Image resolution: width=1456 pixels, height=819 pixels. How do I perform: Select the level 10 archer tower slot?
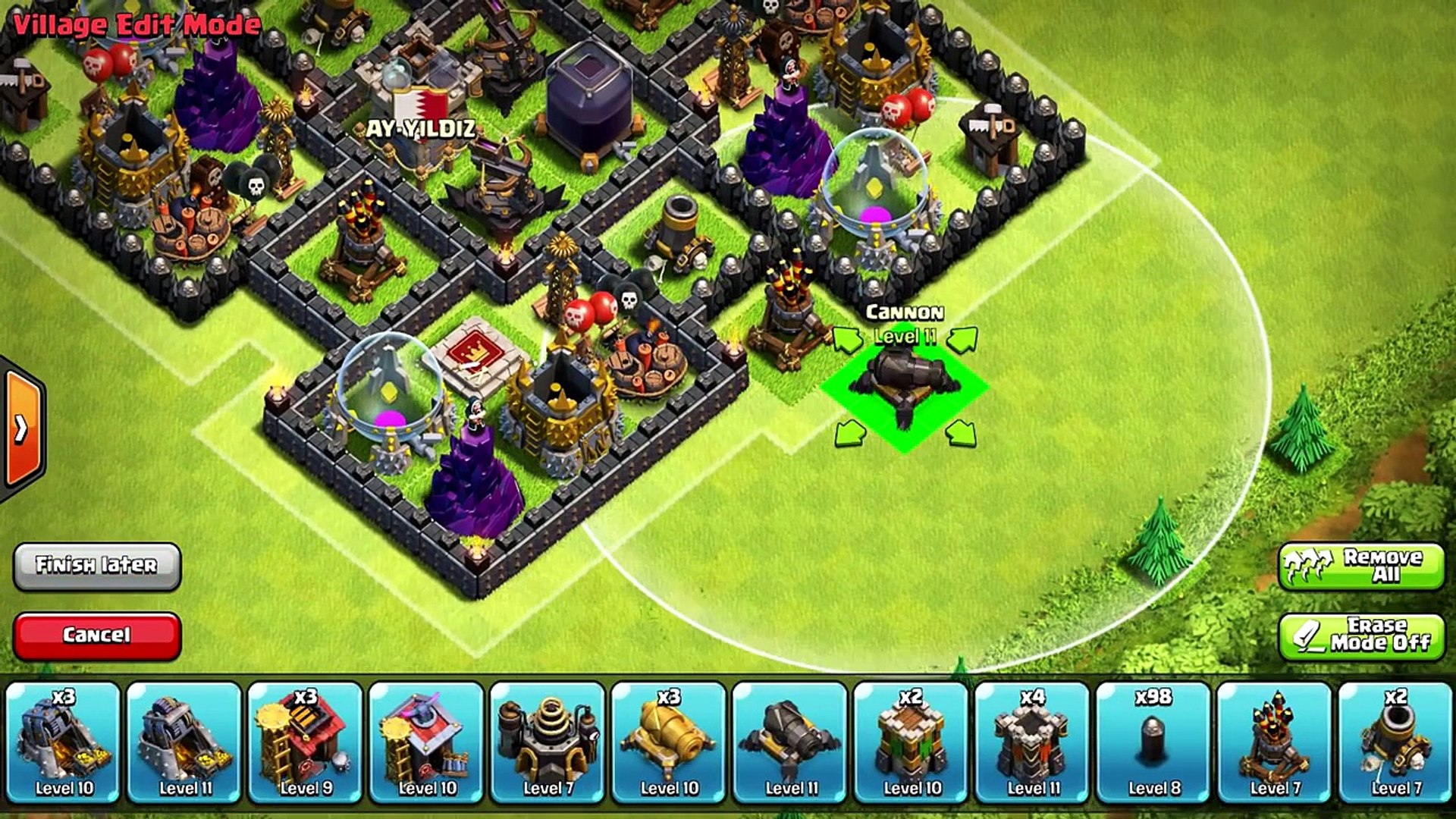click(x=912, y=742)
